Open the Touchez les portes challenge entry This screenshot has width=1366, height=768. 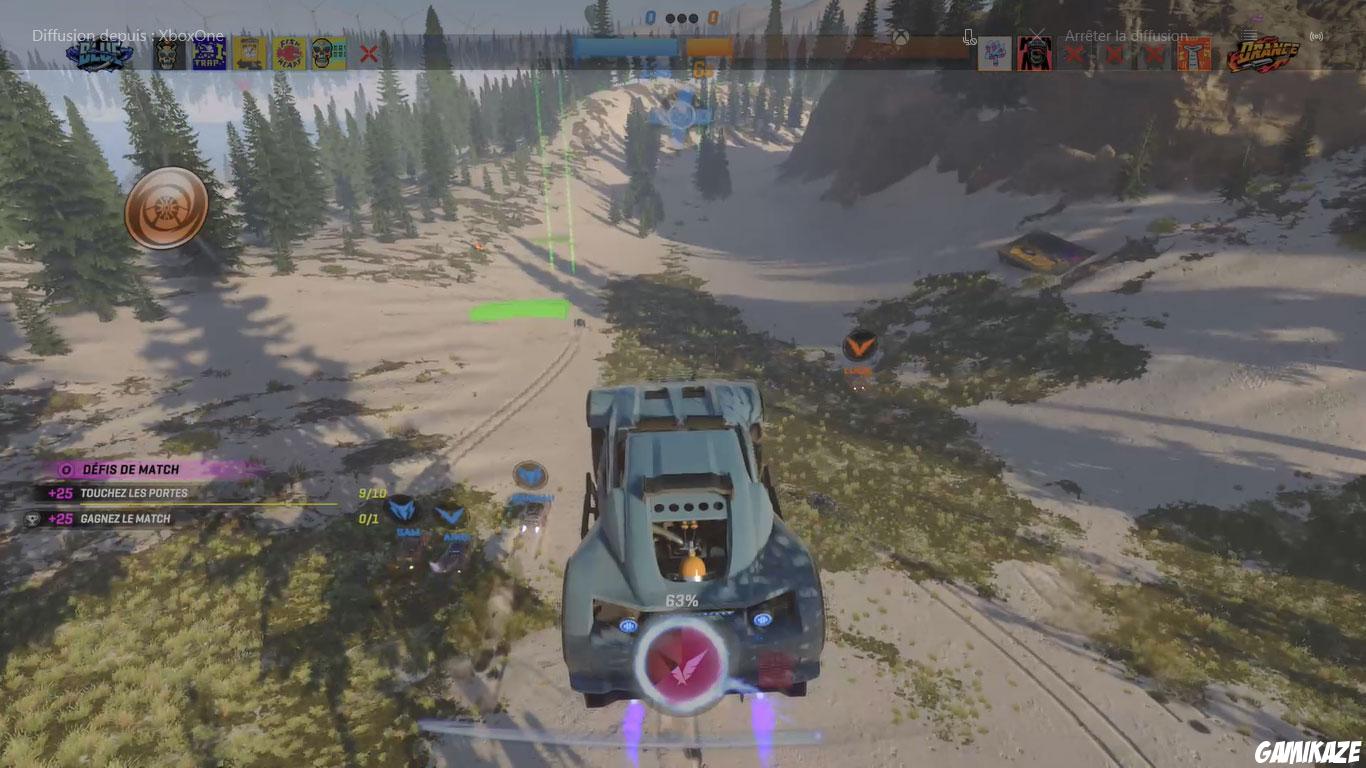[142, 493]
